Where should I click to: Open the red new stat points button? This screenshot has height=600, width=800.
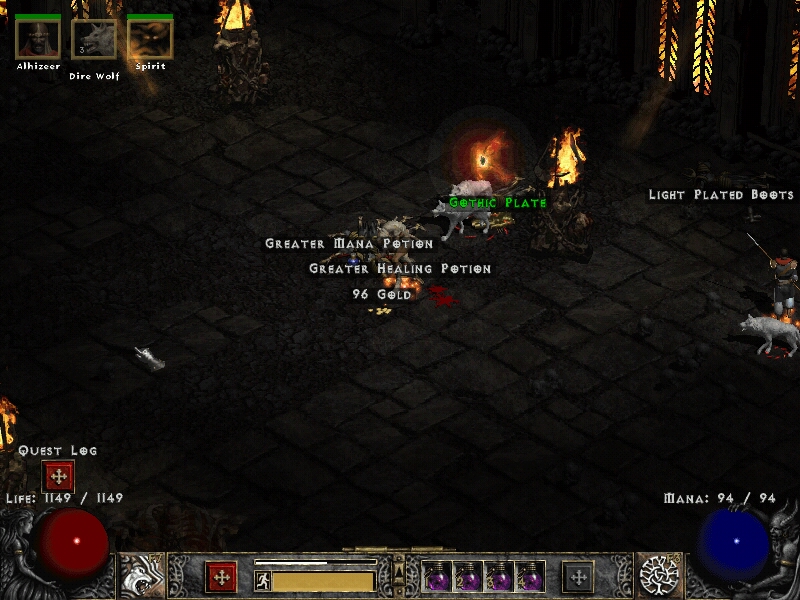[x=221, y=577]
